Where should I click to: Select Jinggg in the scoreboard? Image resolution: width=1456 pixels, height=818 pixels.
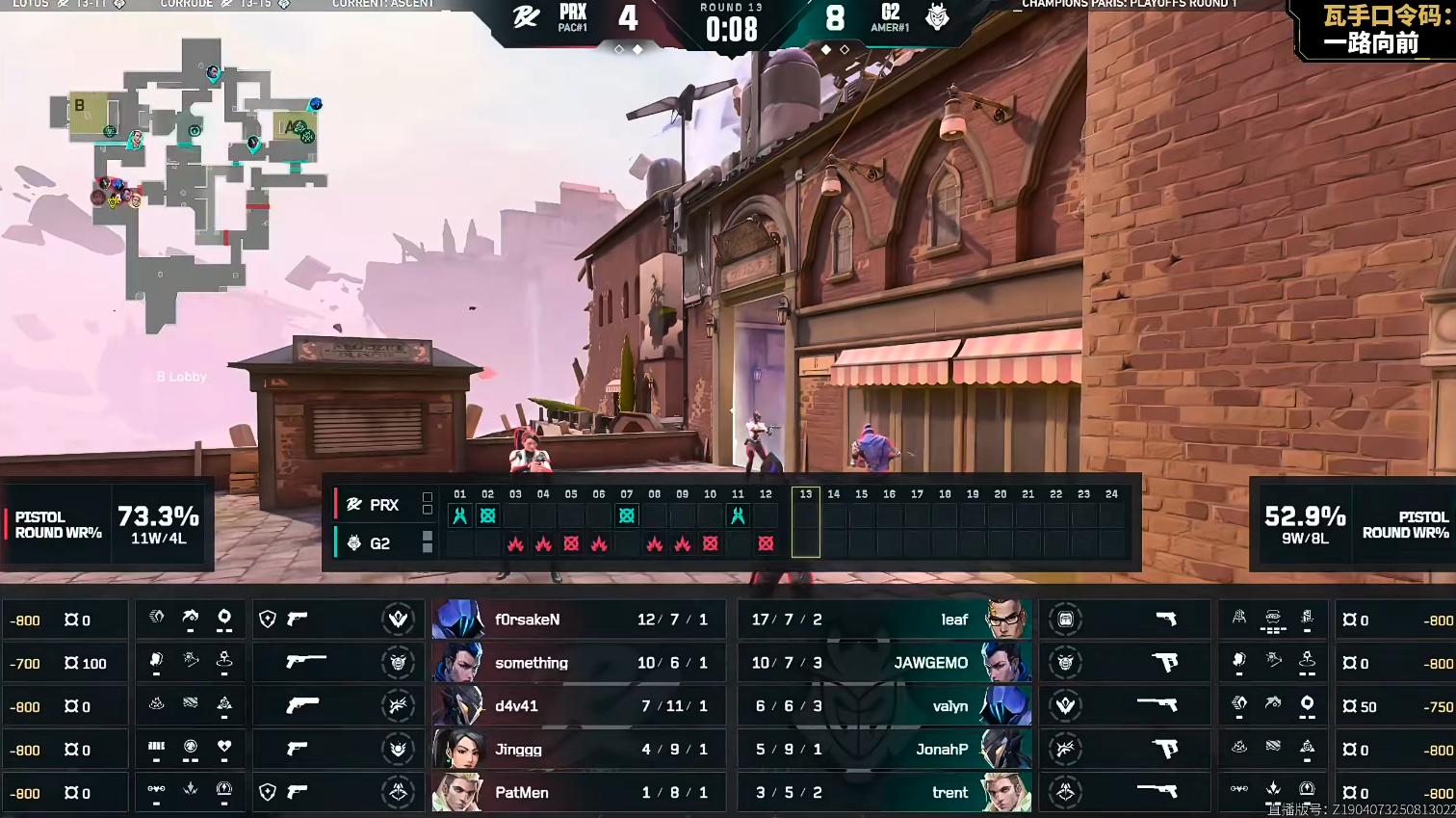coord(574,750)
